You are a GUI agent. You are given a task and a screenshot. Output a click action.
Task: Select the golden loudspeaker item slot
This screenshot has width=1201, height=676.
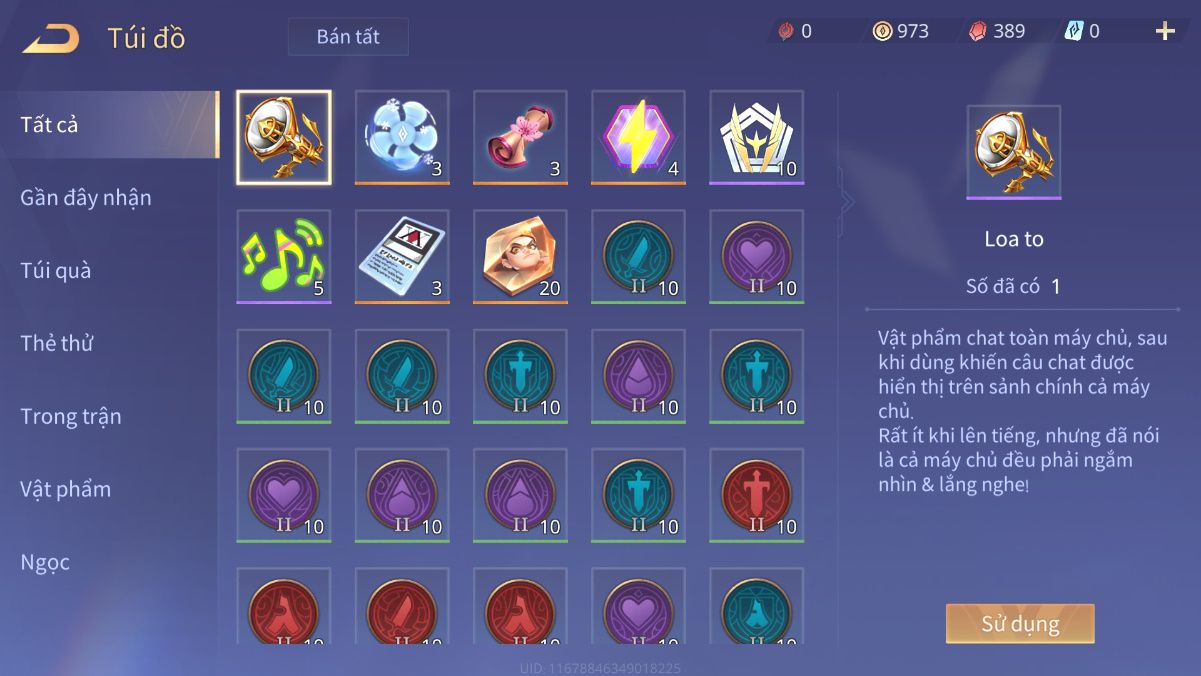[x=284, y=138]
